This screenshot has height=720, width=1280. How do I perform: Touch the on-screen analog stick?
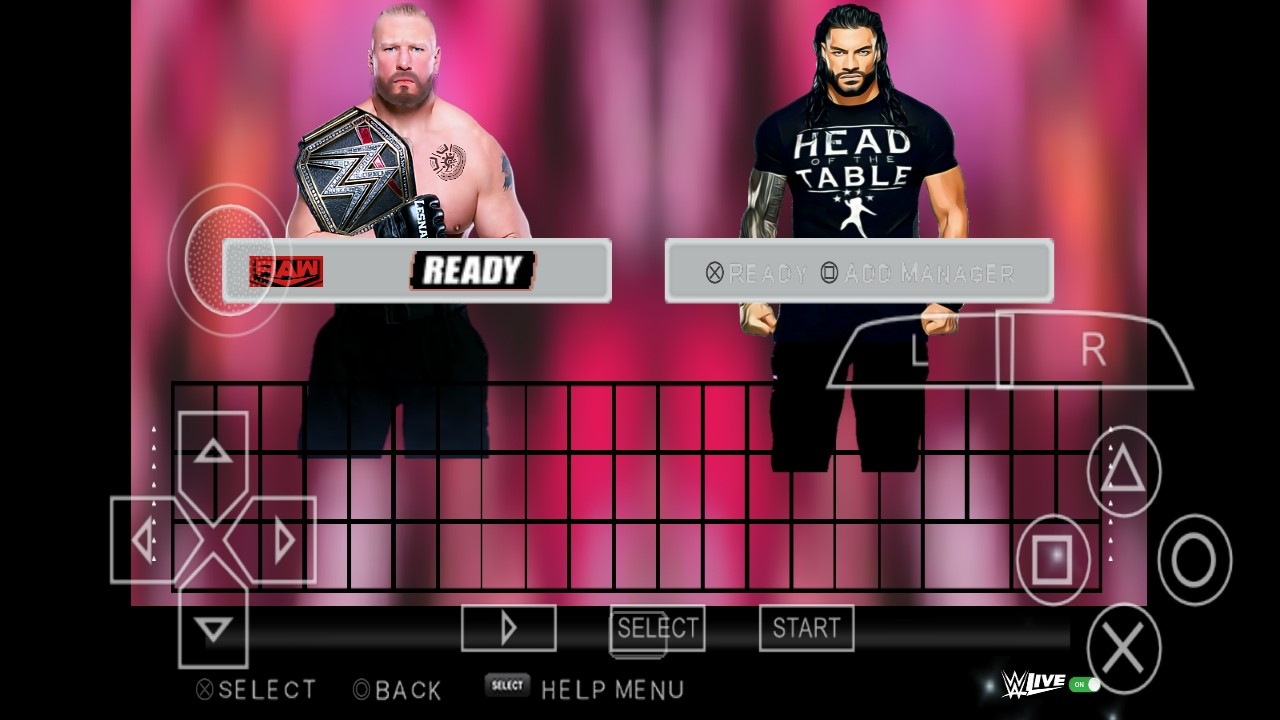coord(230,259)
